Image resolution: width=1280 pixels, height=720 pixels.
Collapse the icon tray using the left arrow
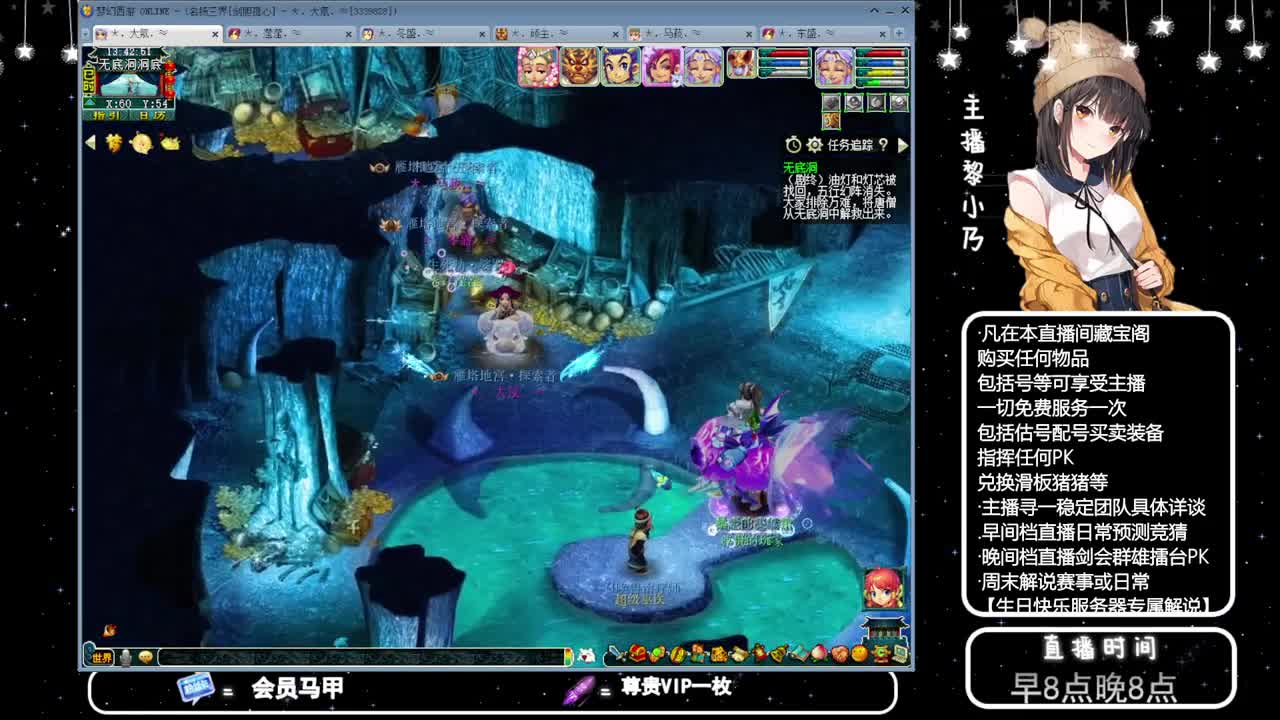click(x=89, y=141)
